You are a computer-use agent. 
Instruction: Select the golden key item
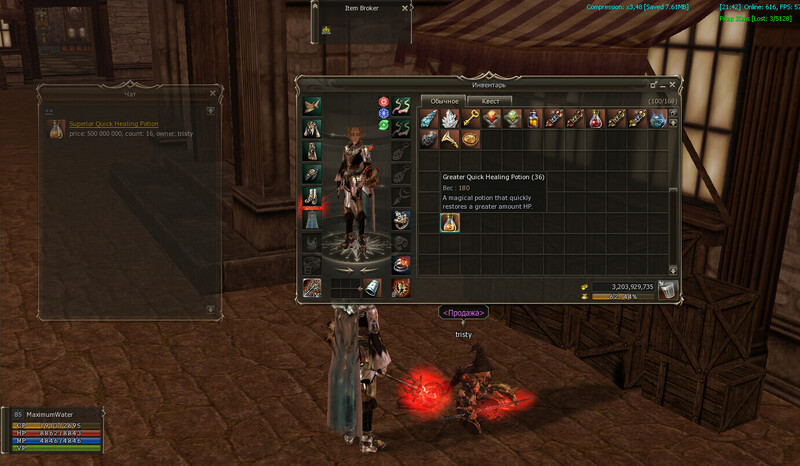coord(471,118)
